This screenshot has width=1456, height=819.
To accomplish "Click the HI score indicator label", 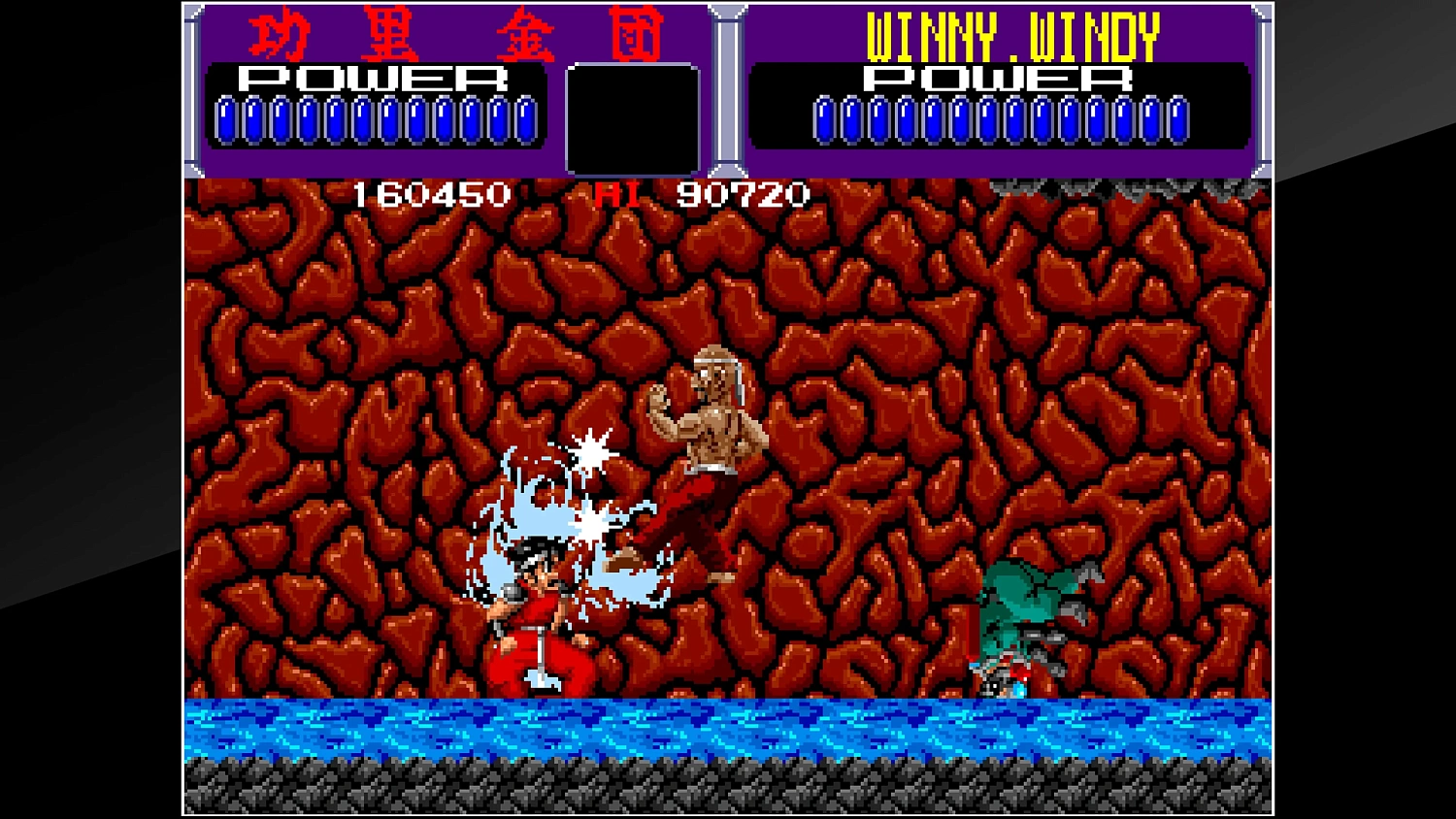I will (618, 195).
